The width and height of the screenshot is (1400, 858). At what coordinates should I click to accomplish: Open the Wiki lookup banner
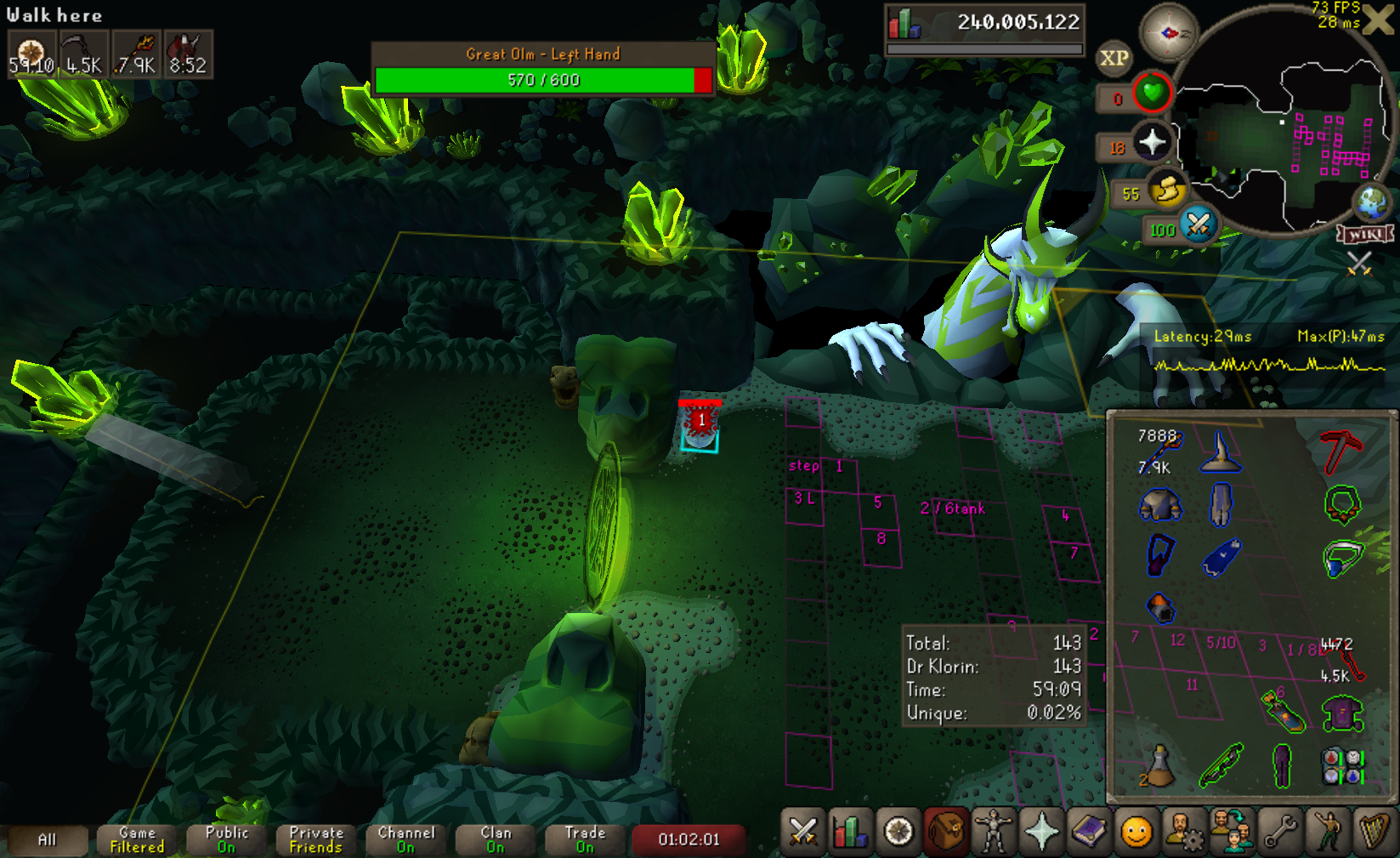click(x=1365, y=234)
